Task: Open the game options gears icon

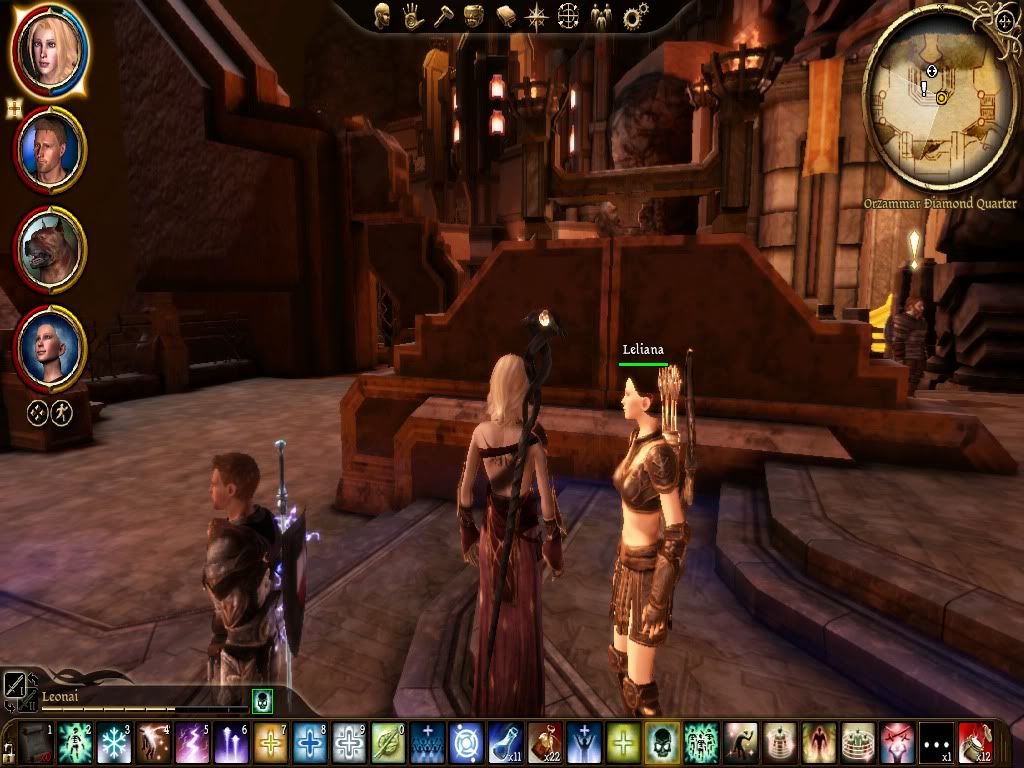Action: [x=633, y=16]
